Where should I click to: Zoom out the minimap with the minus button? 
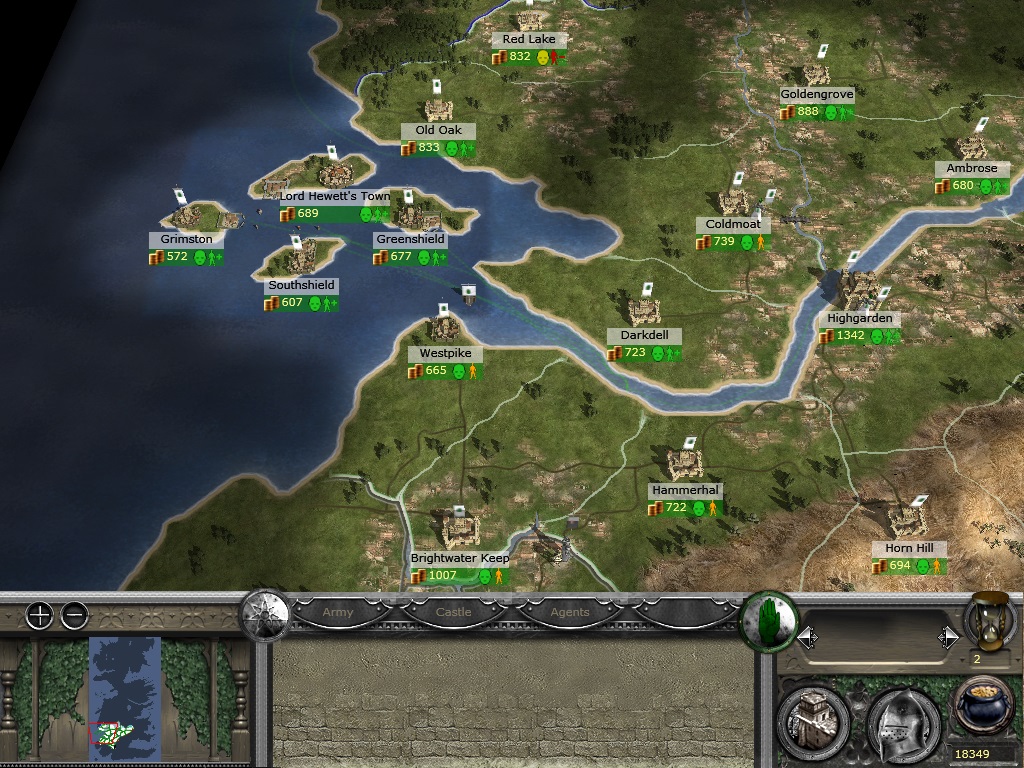(74, 616)
